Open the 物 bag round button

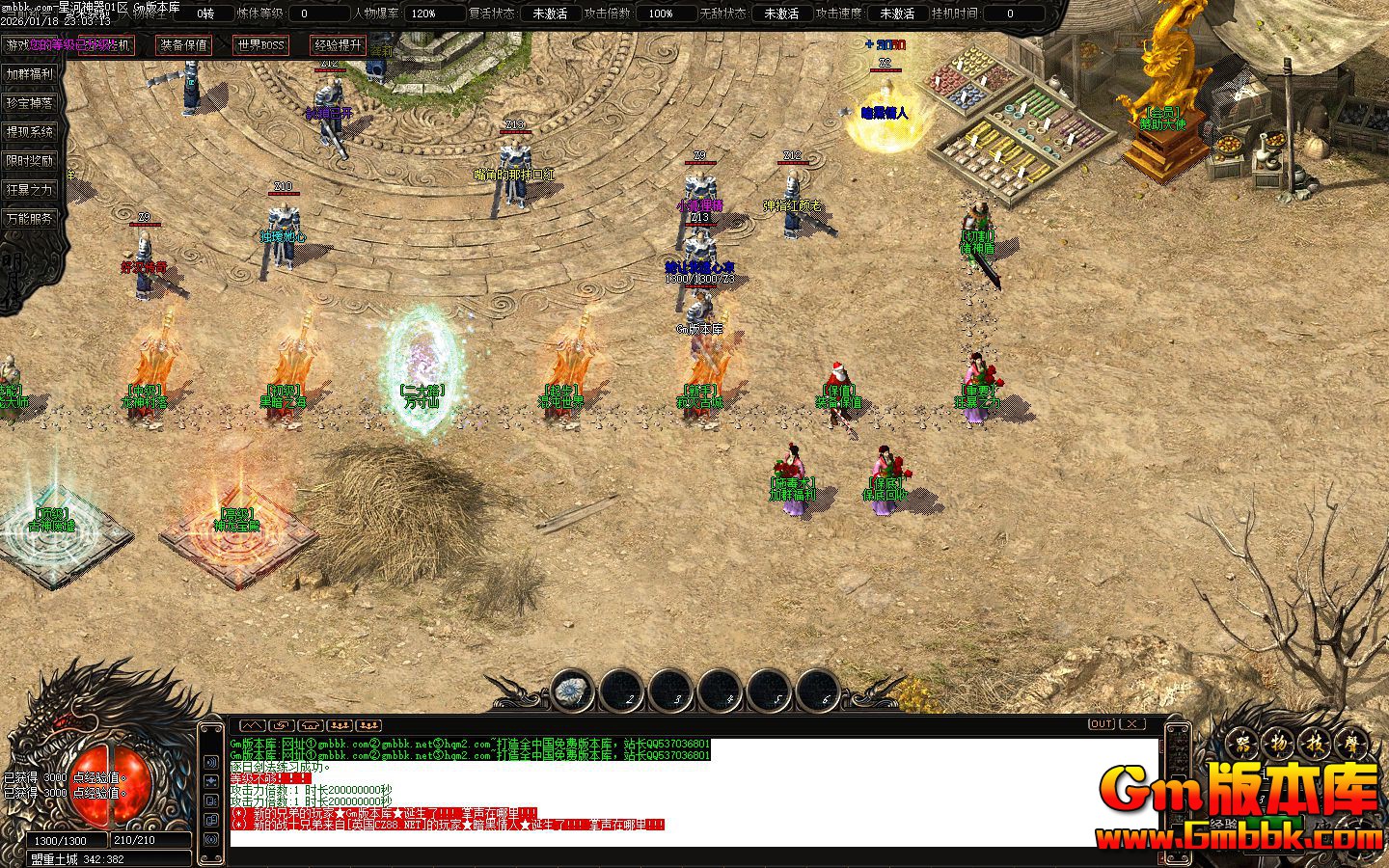1279,744
